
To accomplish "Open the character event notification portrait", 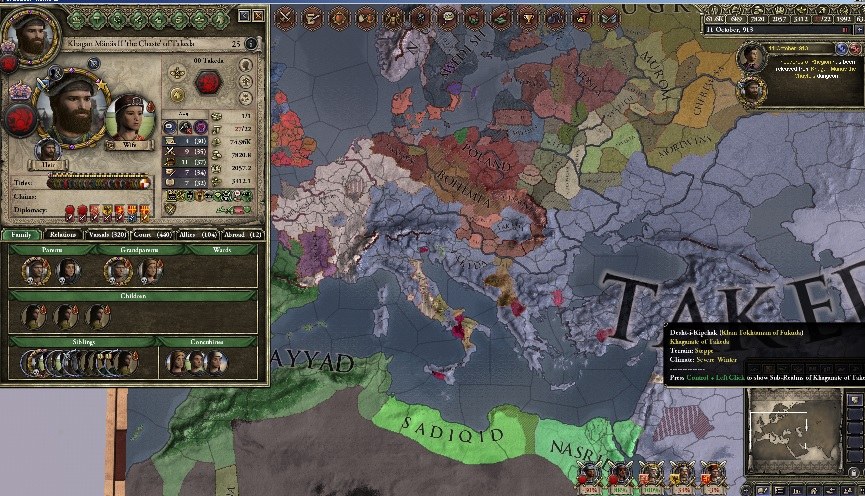I will [751, 59].
